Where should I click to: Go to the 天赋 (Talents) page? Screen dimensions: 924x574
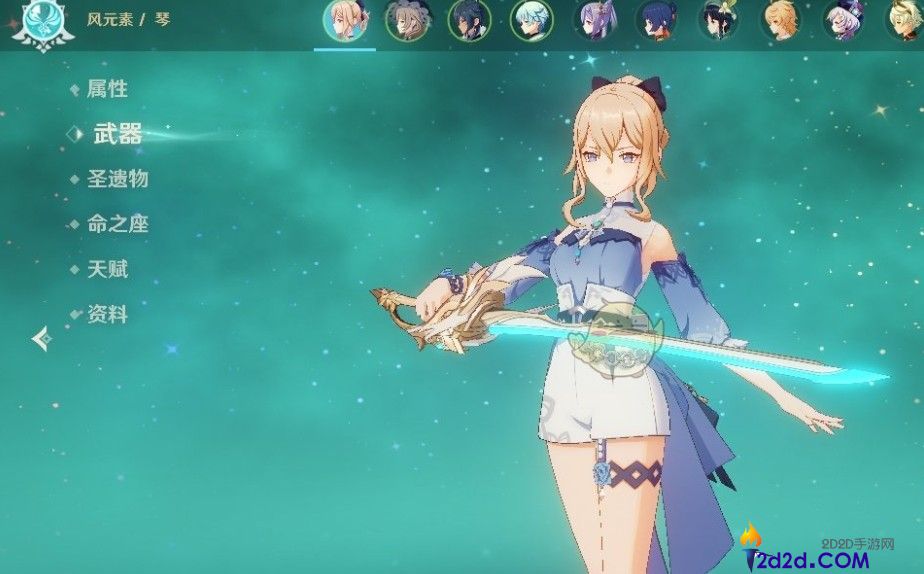pos(107,269)
